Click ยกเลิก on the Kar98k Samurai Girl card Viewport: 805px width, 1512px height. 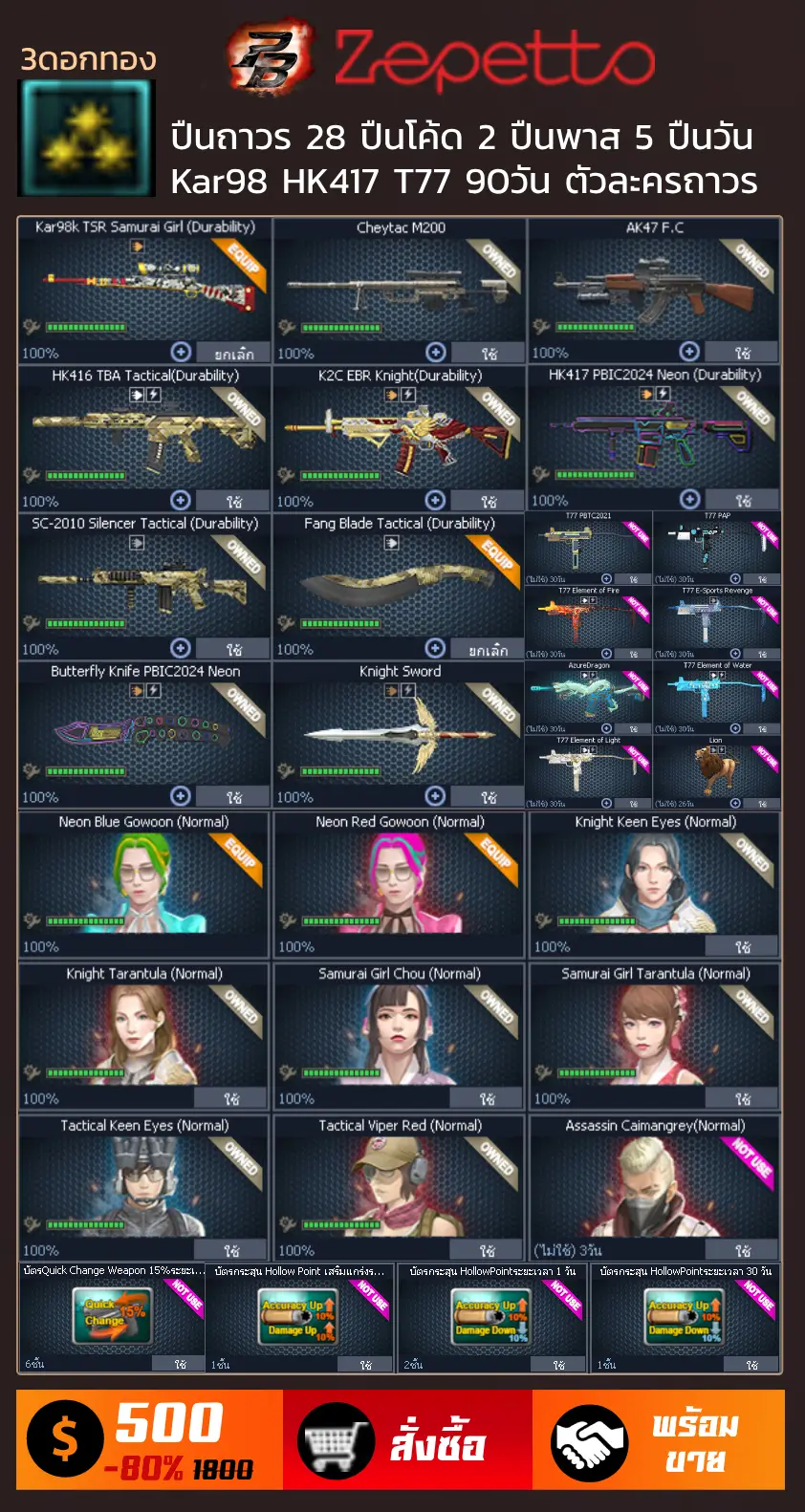(x=233, y=353)
